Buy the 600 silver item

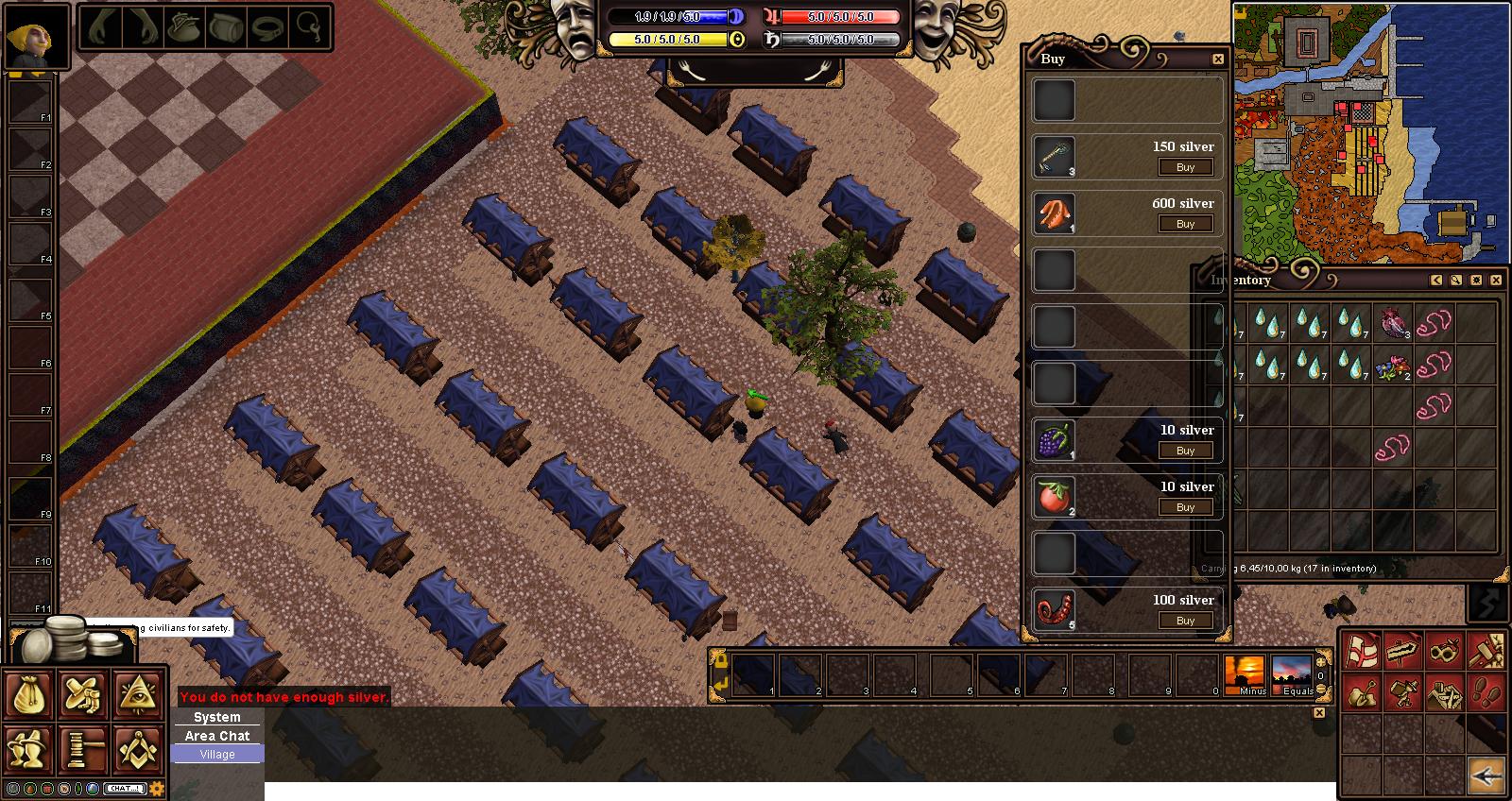click(x=1185, y=224)
